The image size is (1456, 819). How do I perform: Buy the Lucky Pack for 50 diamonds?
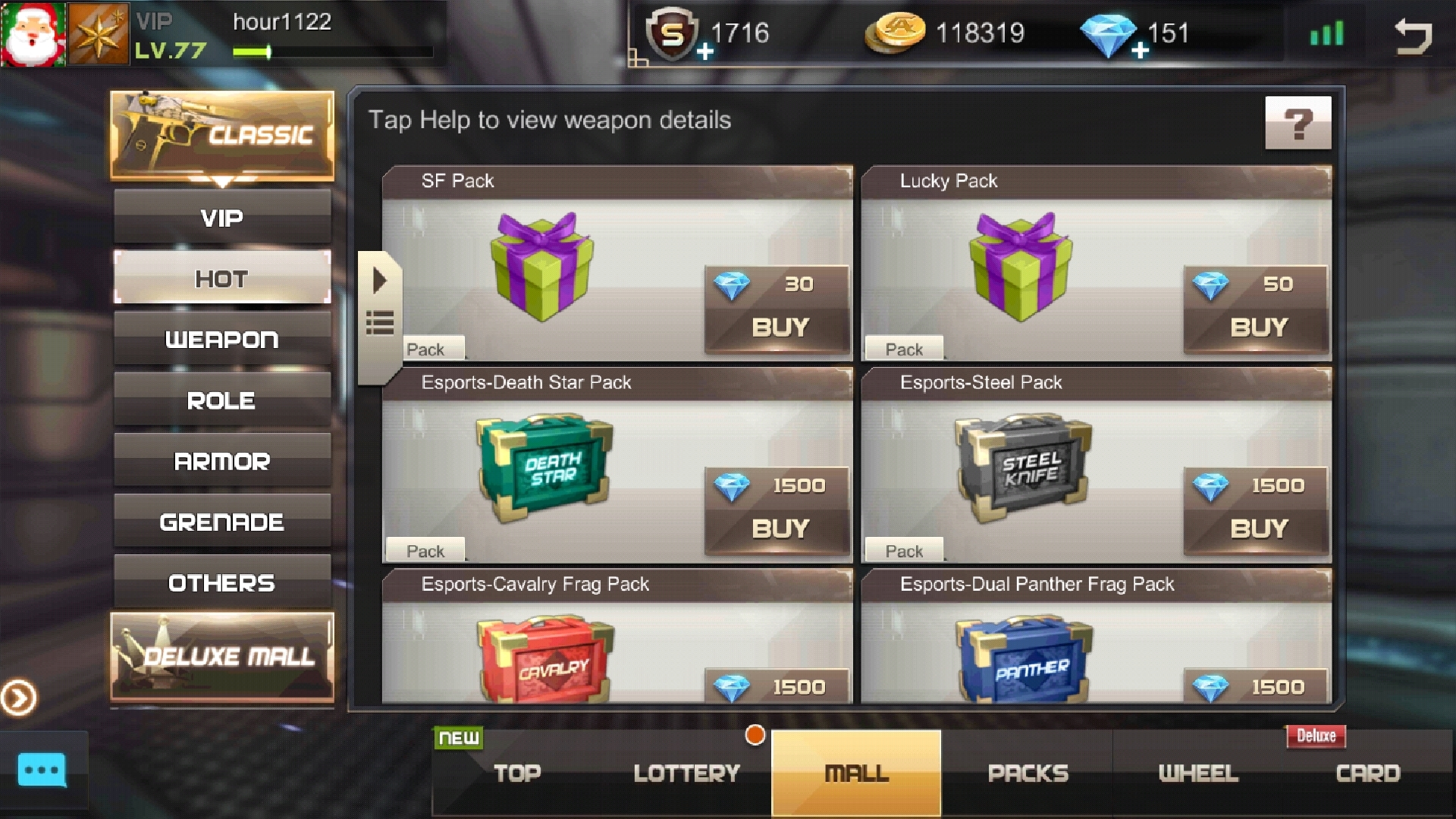[x=1257, y=327]
